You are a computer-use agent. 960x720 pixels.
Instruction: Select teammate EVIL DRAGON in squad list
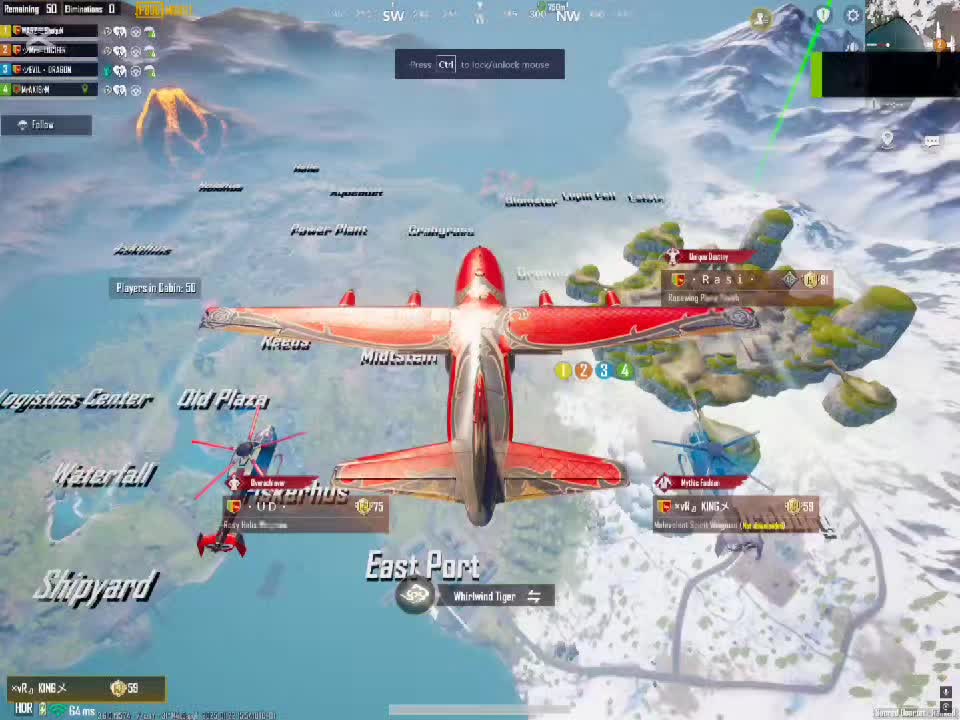point(50,70)
